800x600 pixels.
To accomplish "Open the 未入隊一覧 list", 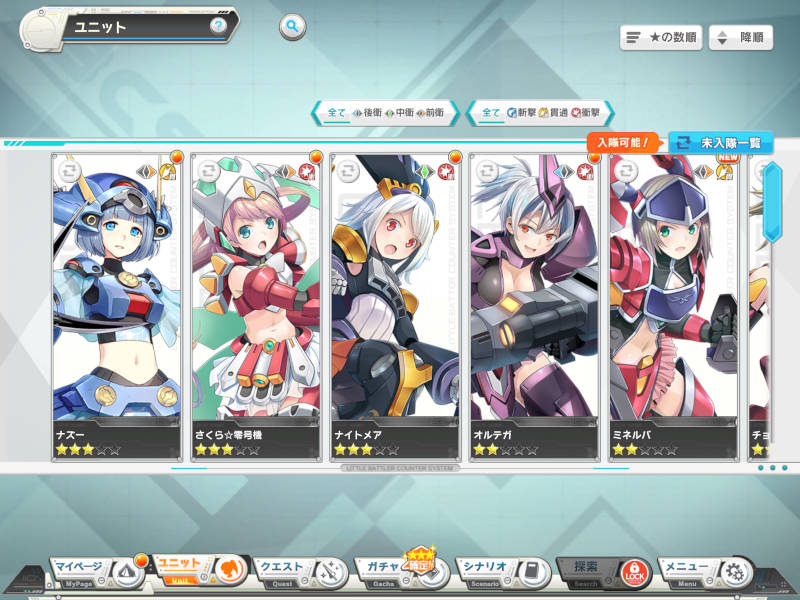I will (x=720, y=143).
